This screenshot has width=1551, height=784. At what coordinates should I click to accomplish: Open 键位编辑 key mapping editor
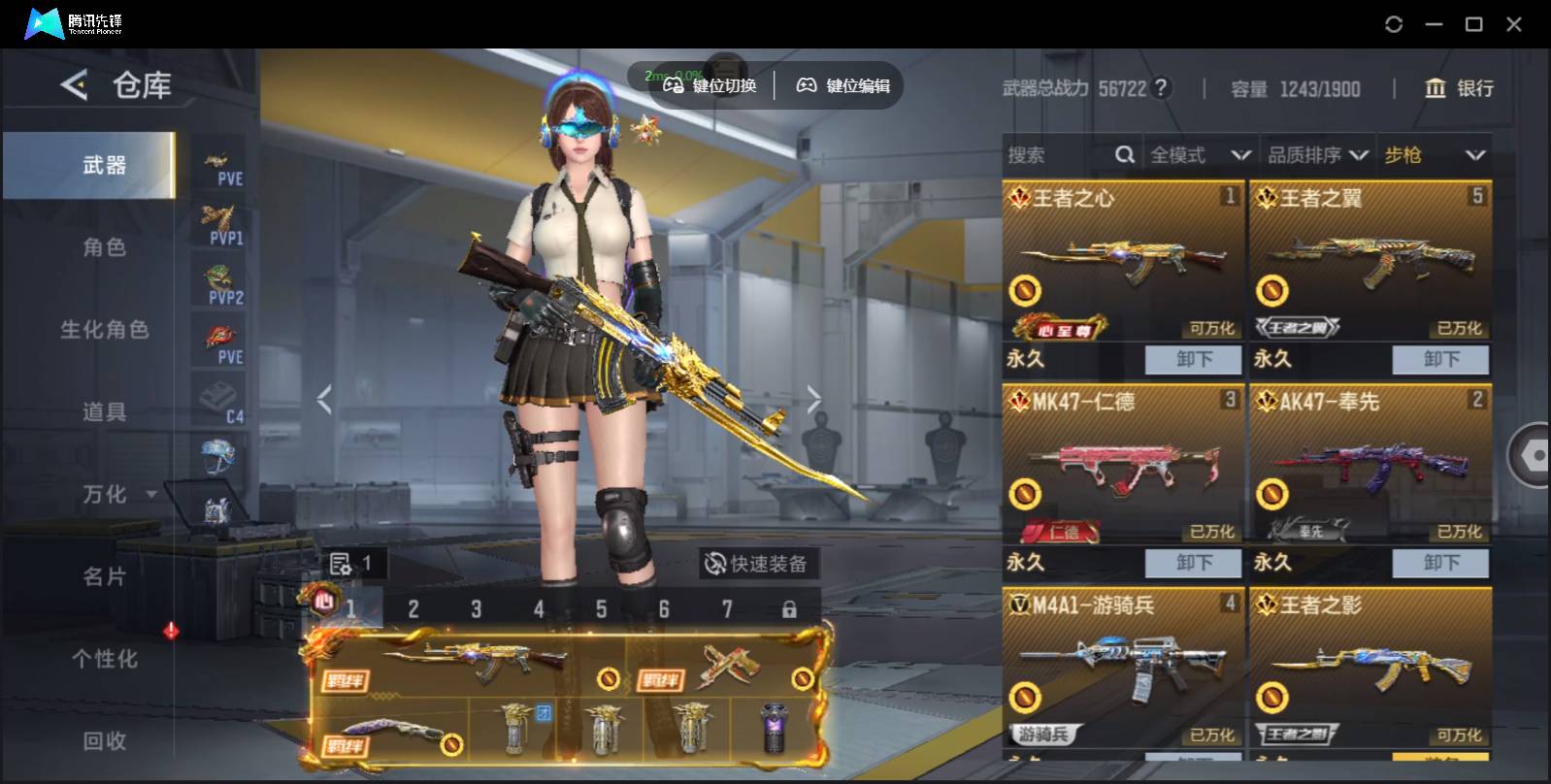click(843, 86)
